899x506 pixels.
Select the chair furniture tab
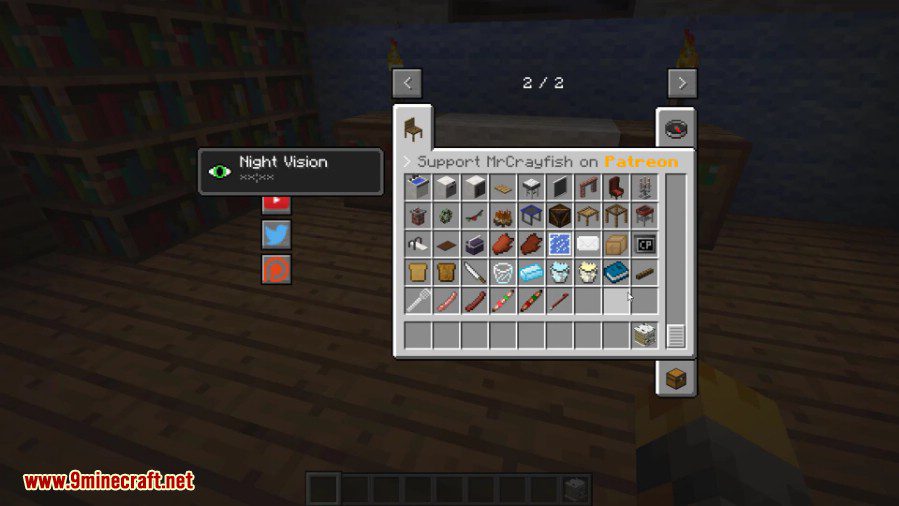pyautogui.click(x=413, y=128)
